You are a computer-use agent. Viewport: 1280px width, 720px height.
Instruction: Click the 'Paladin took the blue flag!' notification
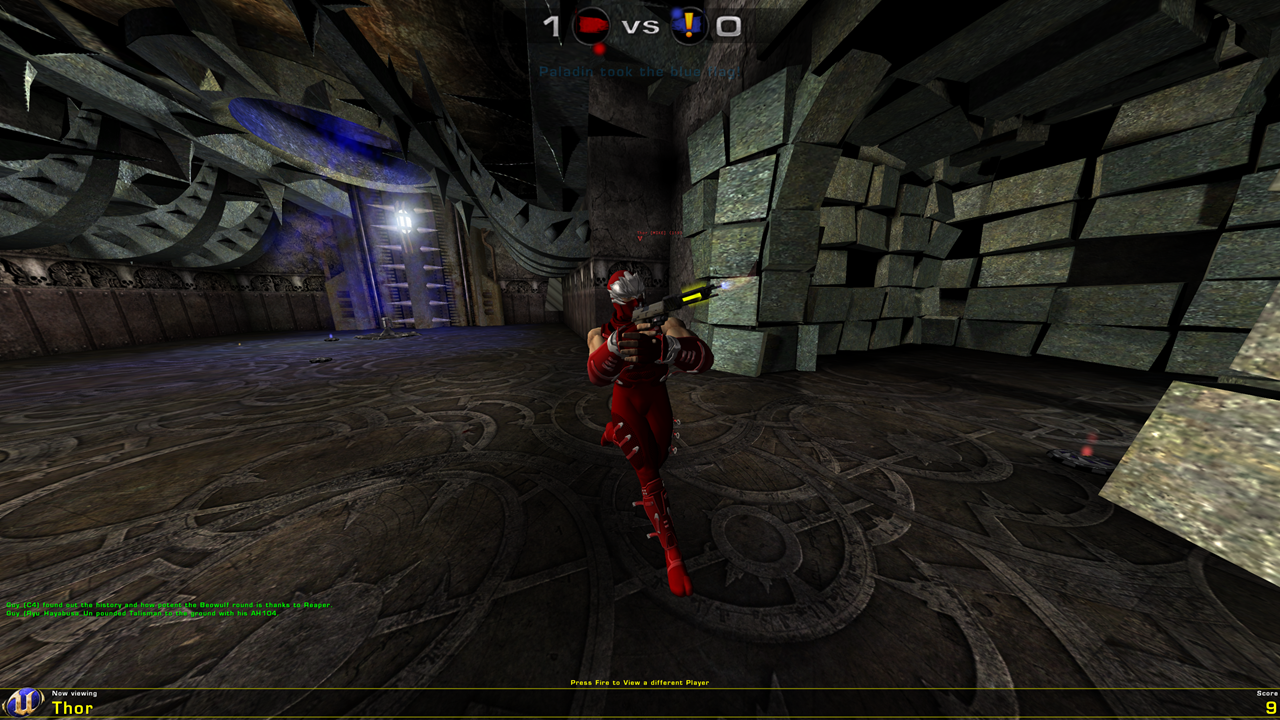[640, 71]
